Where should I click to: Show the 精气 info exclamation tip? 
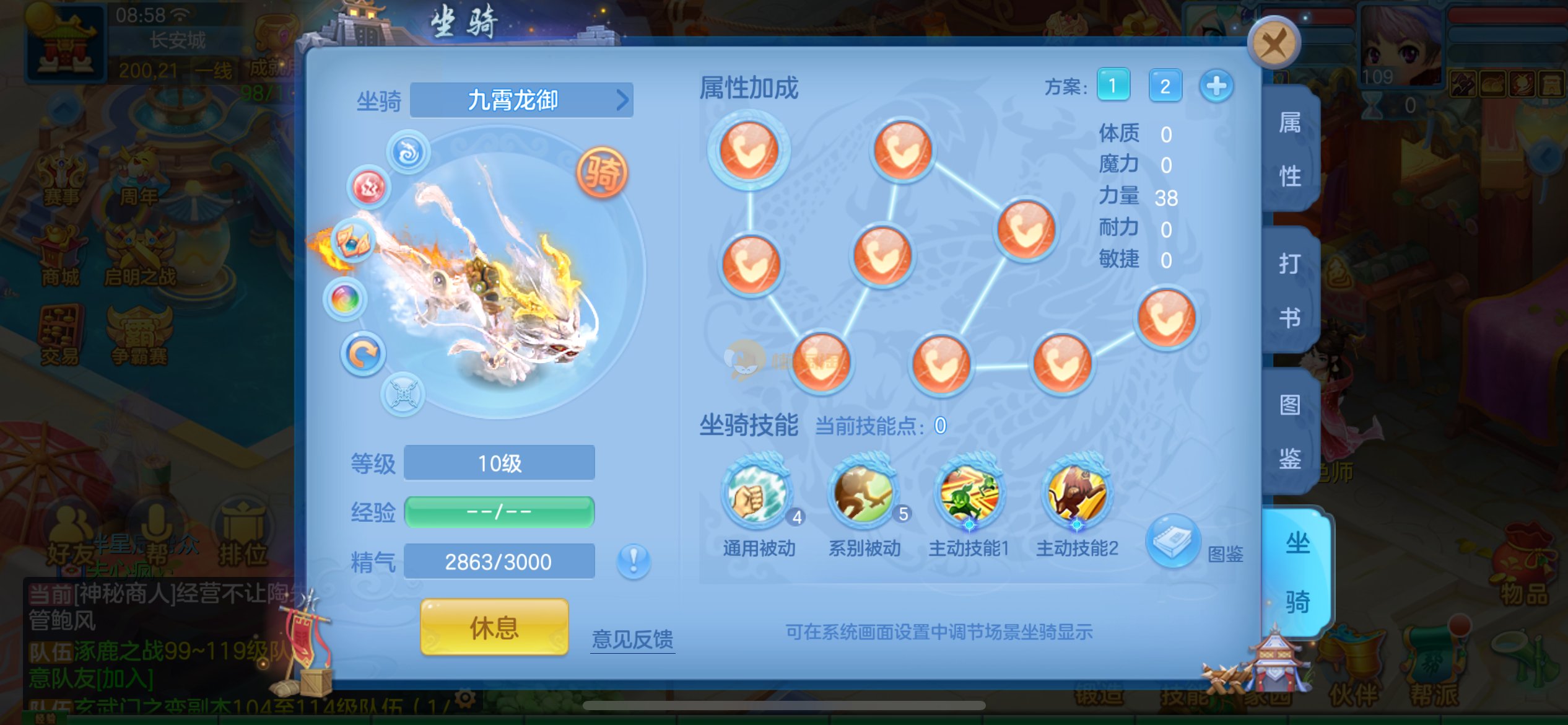tap(634, 561)
